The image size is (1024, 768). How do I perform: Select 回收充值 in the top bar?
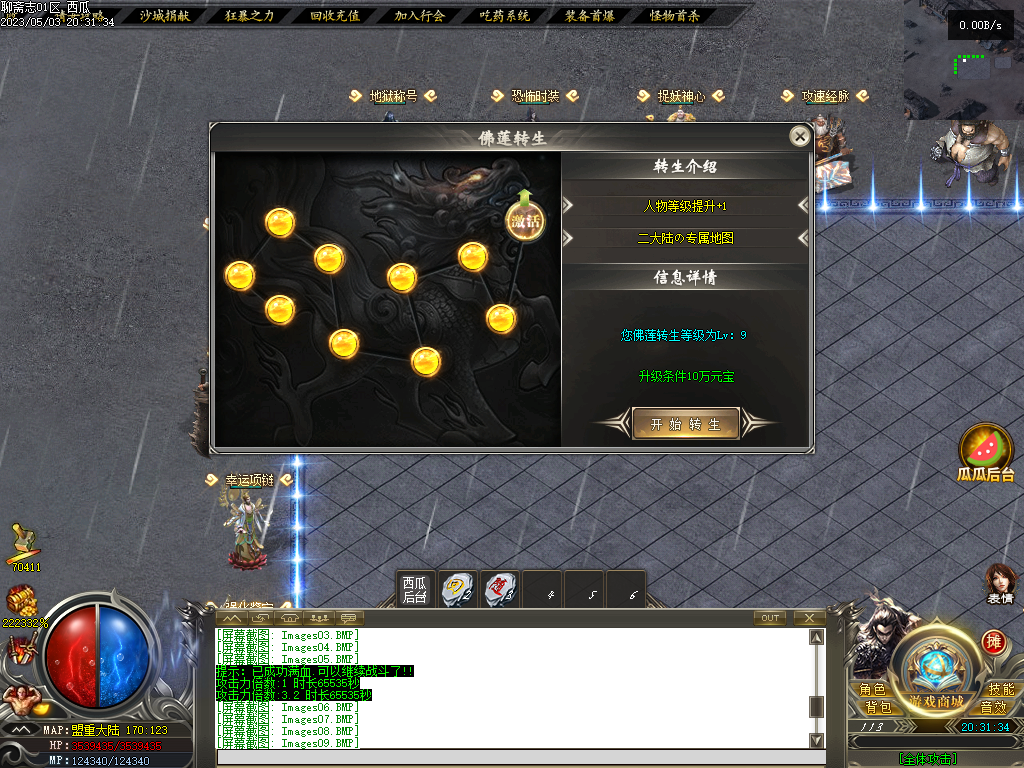click(x=334, y=15)
